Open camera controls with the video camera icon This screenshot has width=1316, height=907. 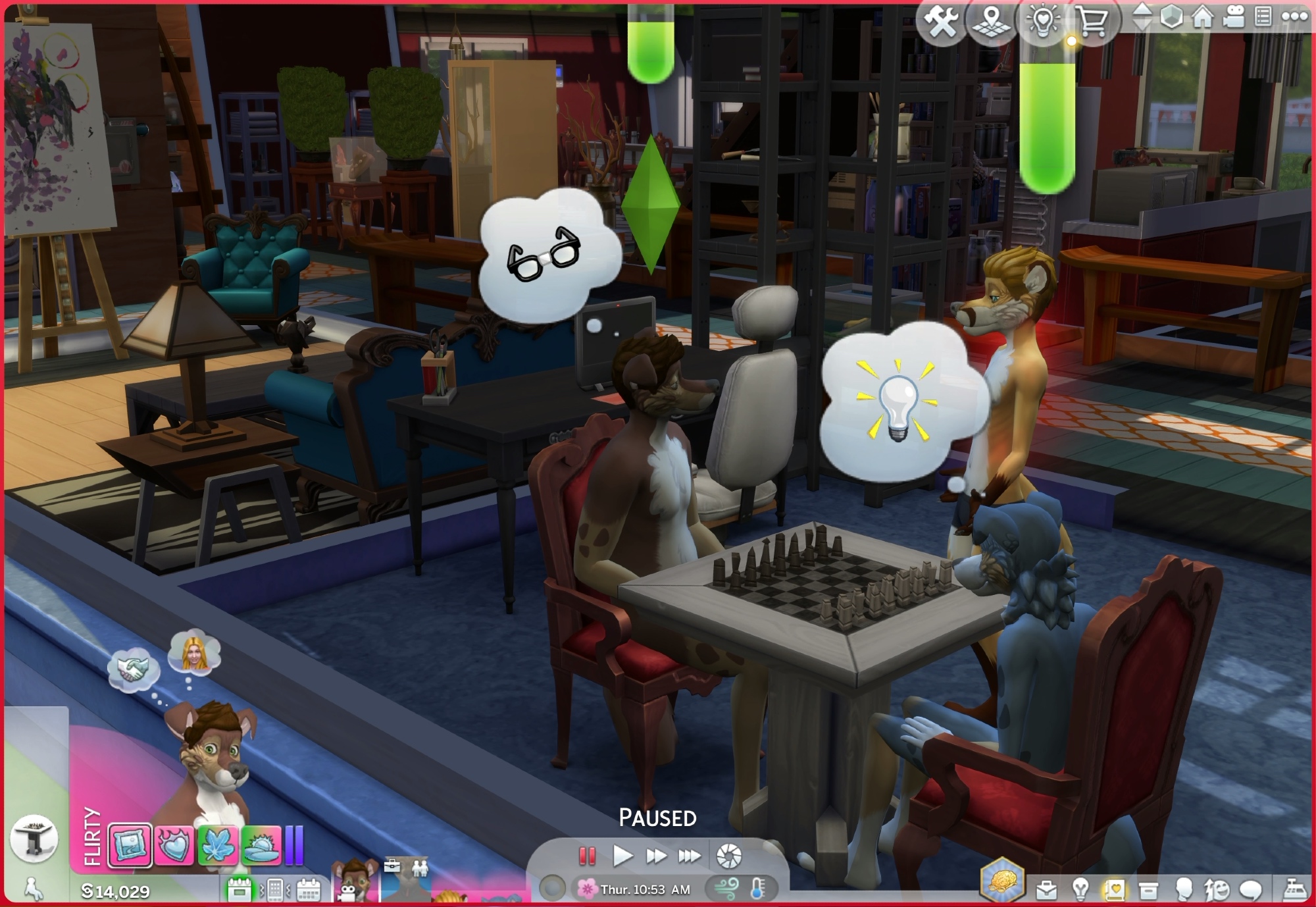[x=1234, y=17]
